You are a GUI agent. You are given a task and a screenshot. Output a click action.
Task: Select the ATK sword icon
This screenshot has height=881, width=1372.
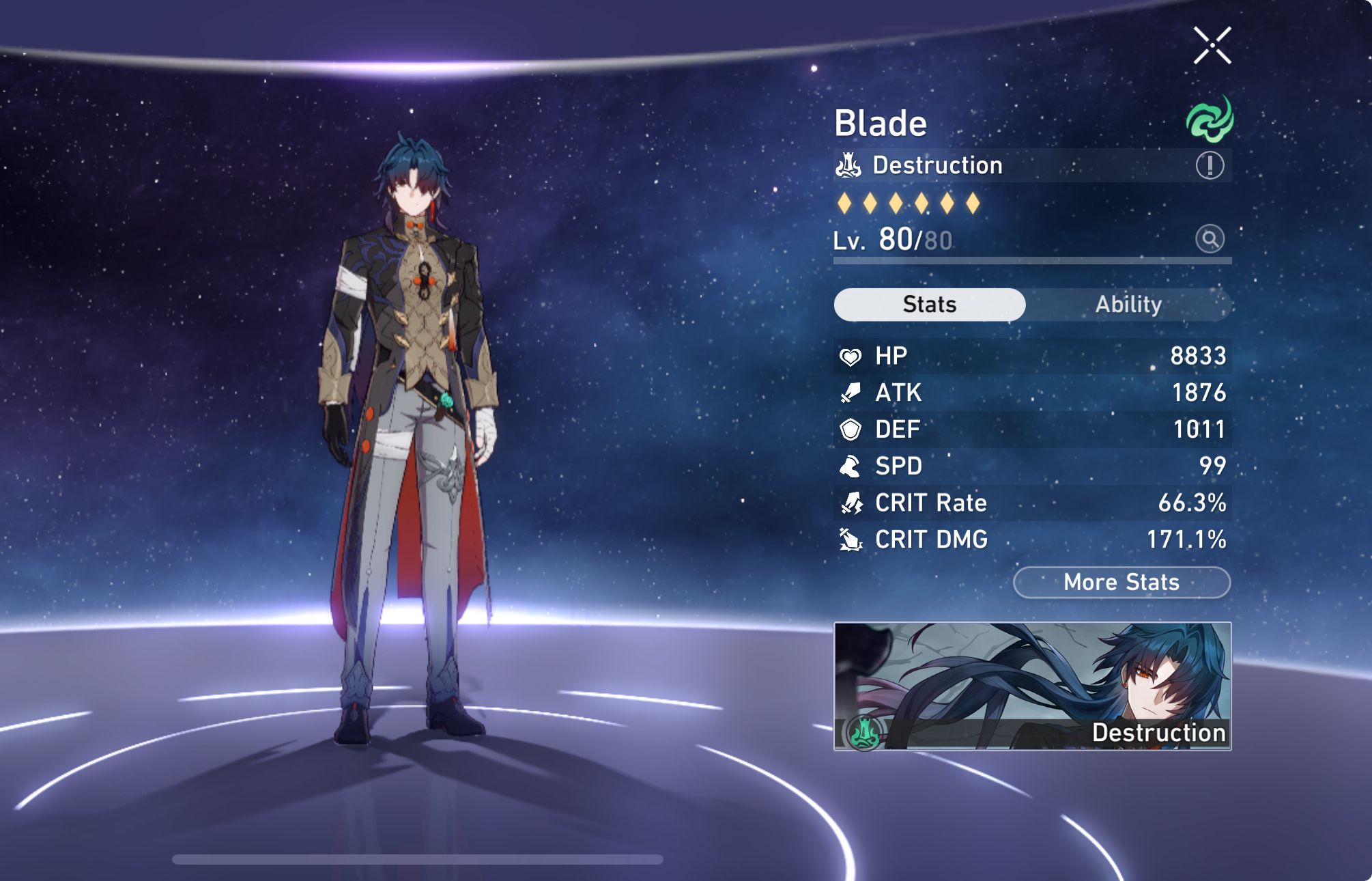(851, 393)
